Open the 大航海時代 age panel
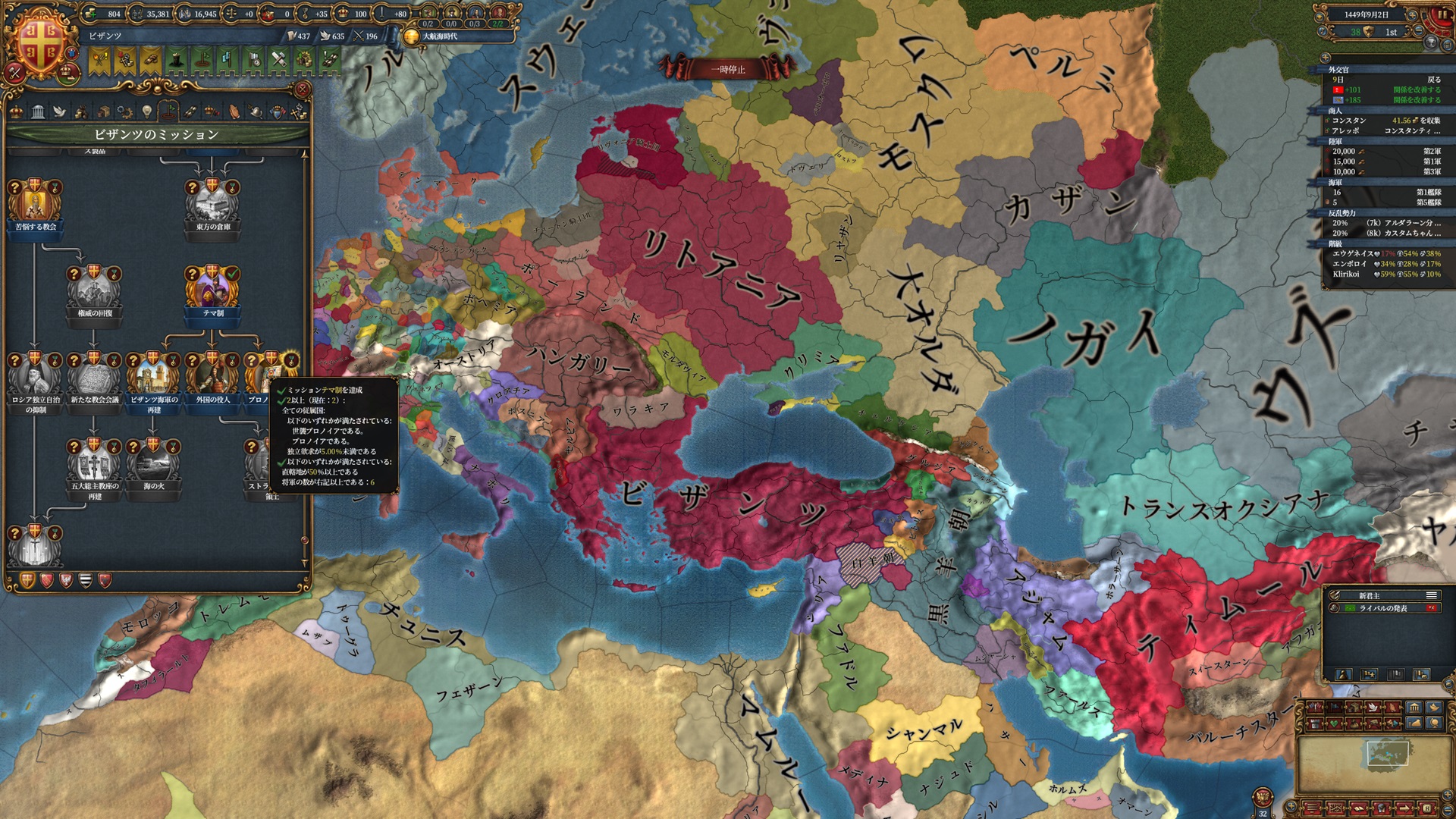This screenshot has height=819, width=1456. [x=440, y=36]
